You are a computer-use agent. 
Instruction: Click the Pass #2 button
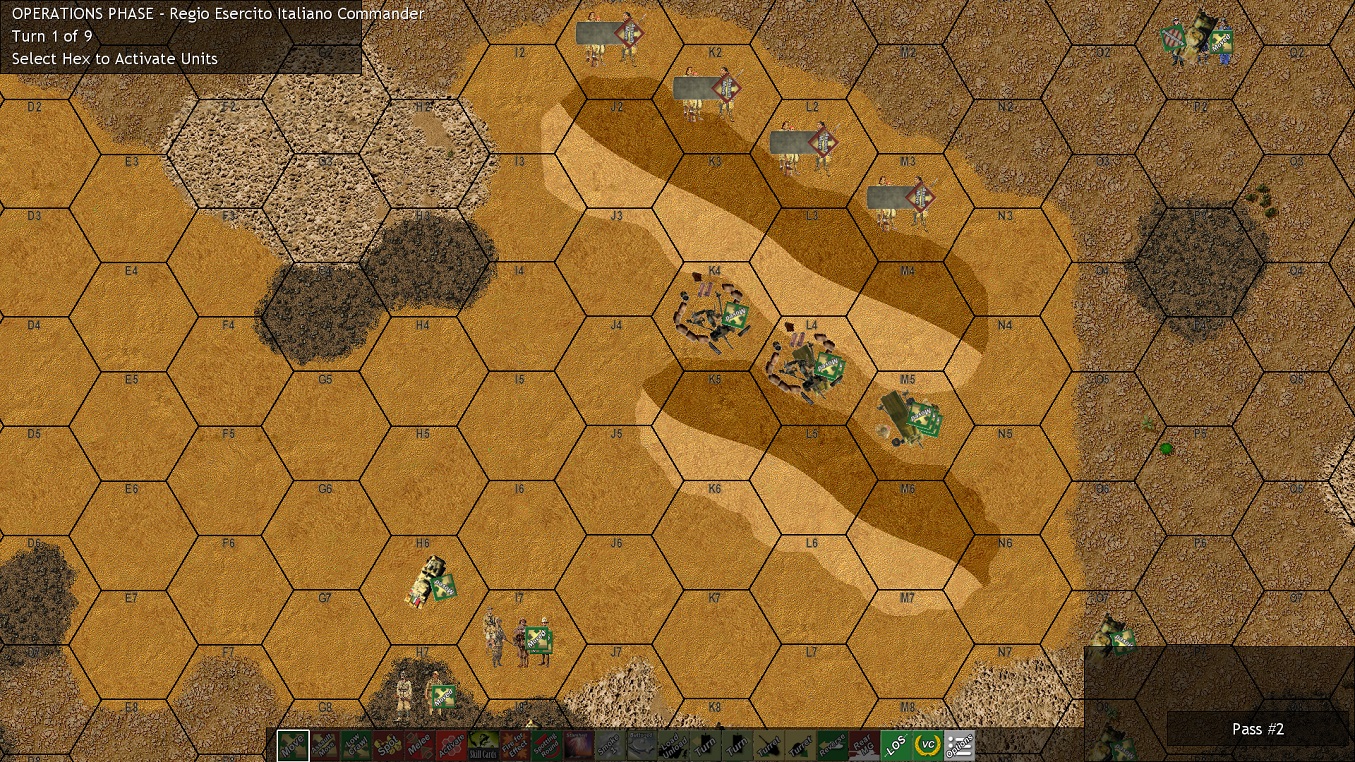[x=1258, y=729]
